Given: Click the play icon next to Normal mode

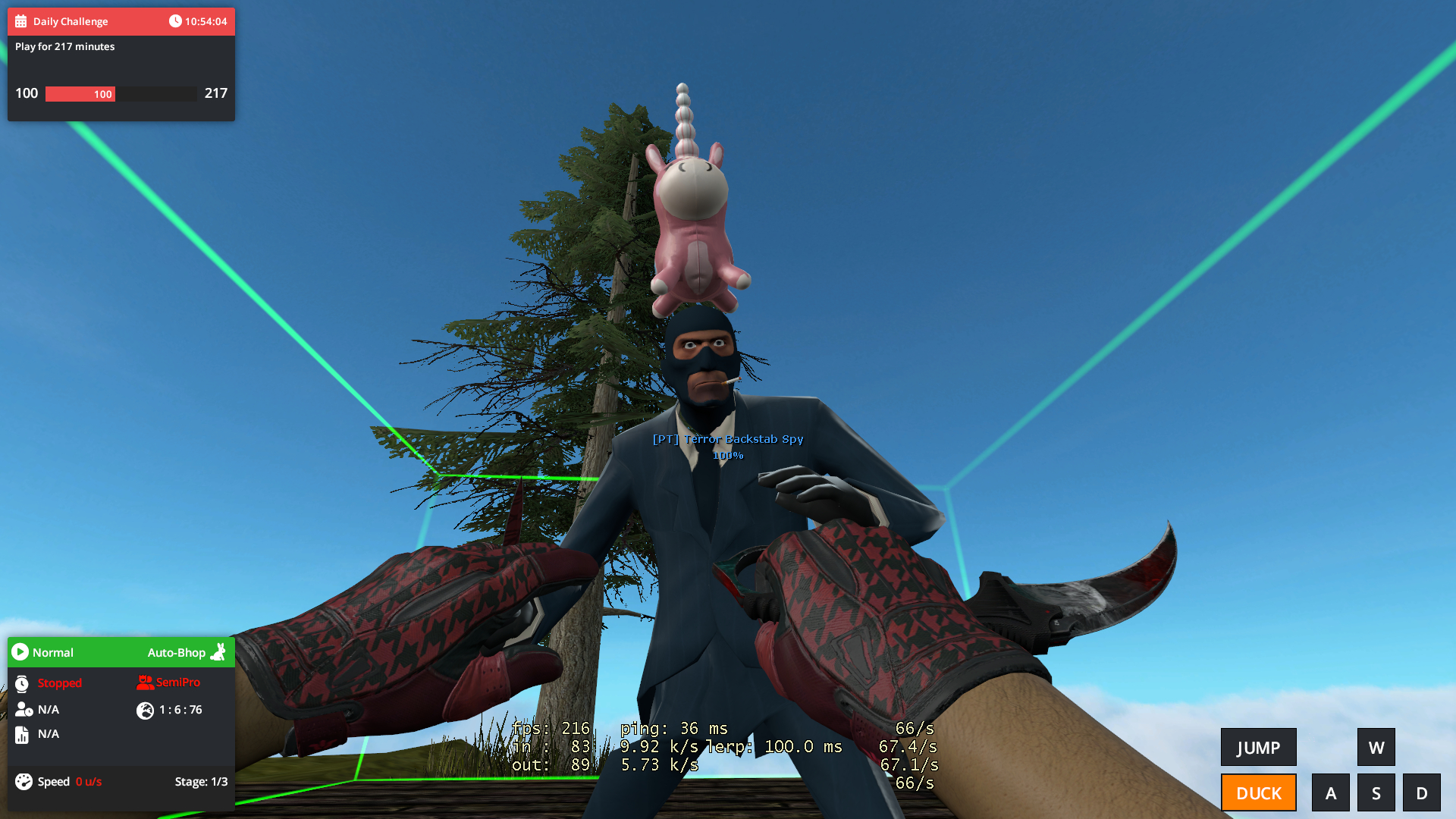Looking at the screenshot, I should point(19,652).
